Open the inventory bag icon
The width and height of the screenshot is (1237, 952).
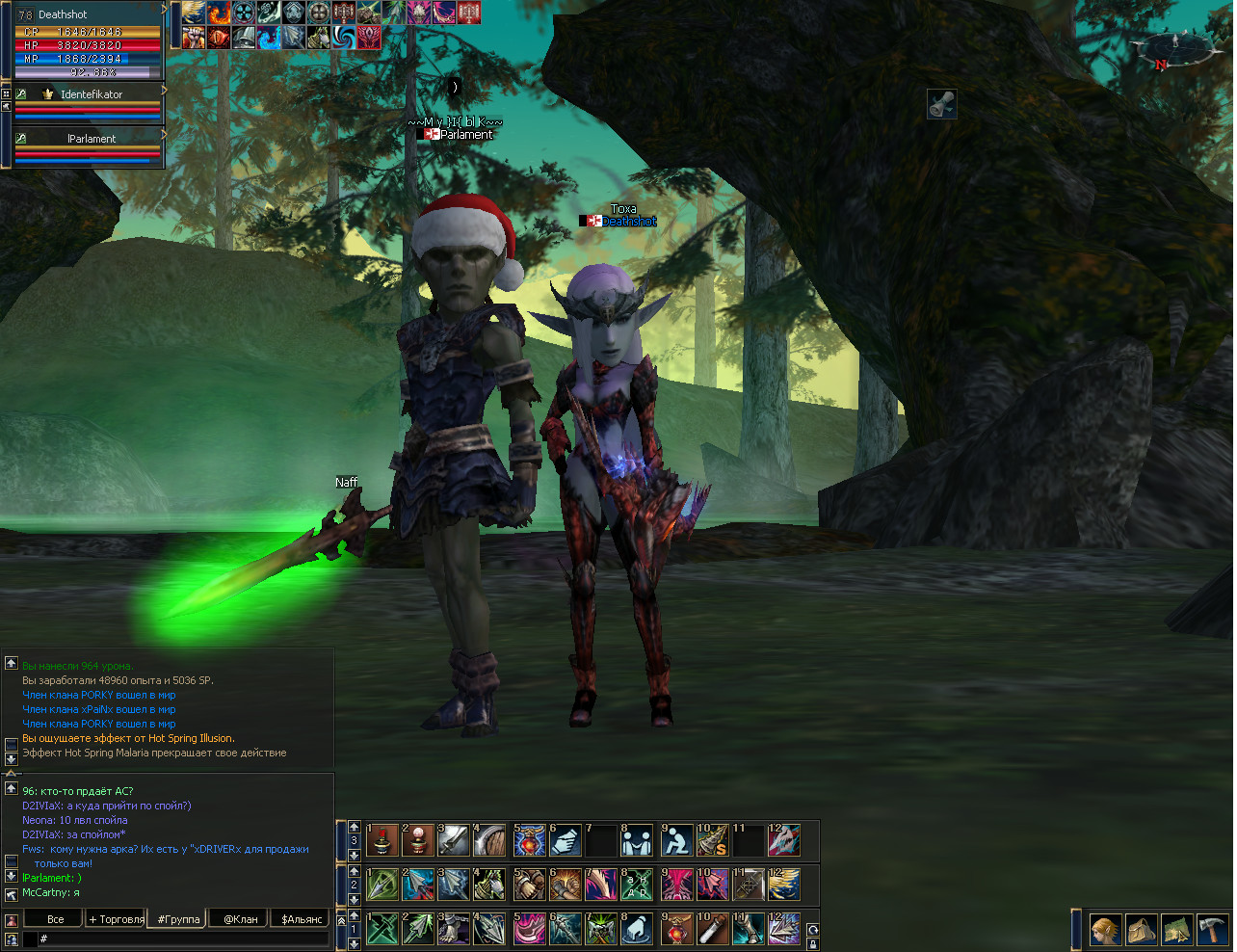coord(1142,931)
